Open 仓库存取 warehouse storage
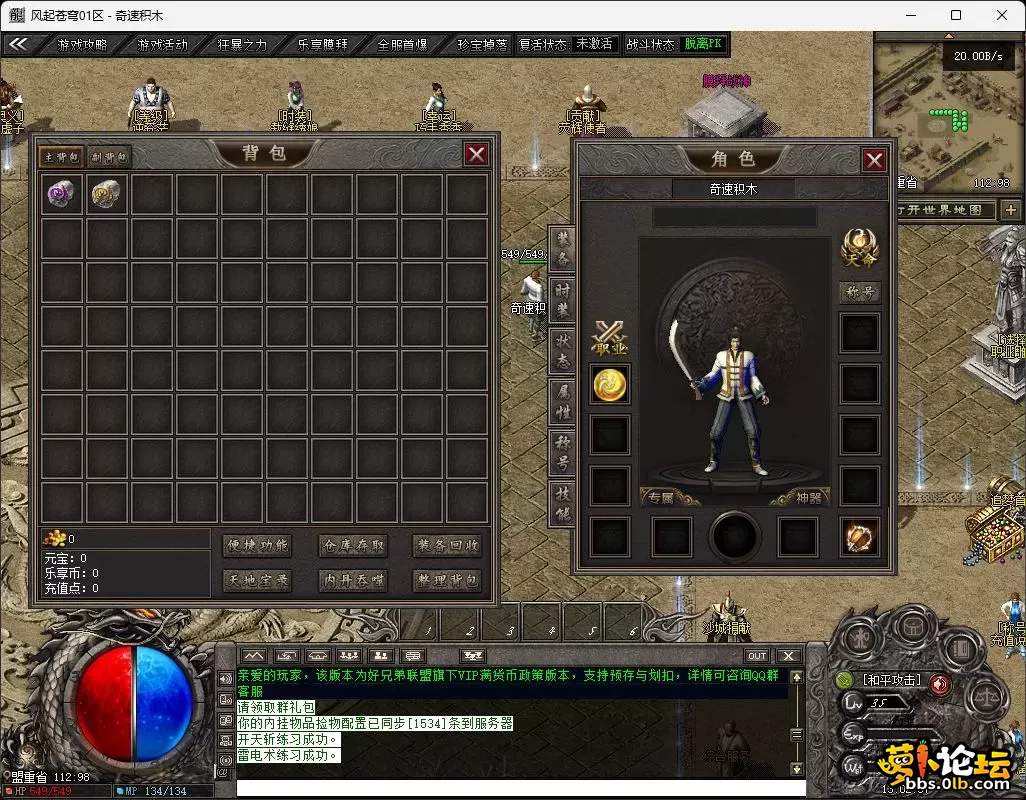Viewport: 1026px width, 800px height. pos(352,545)
